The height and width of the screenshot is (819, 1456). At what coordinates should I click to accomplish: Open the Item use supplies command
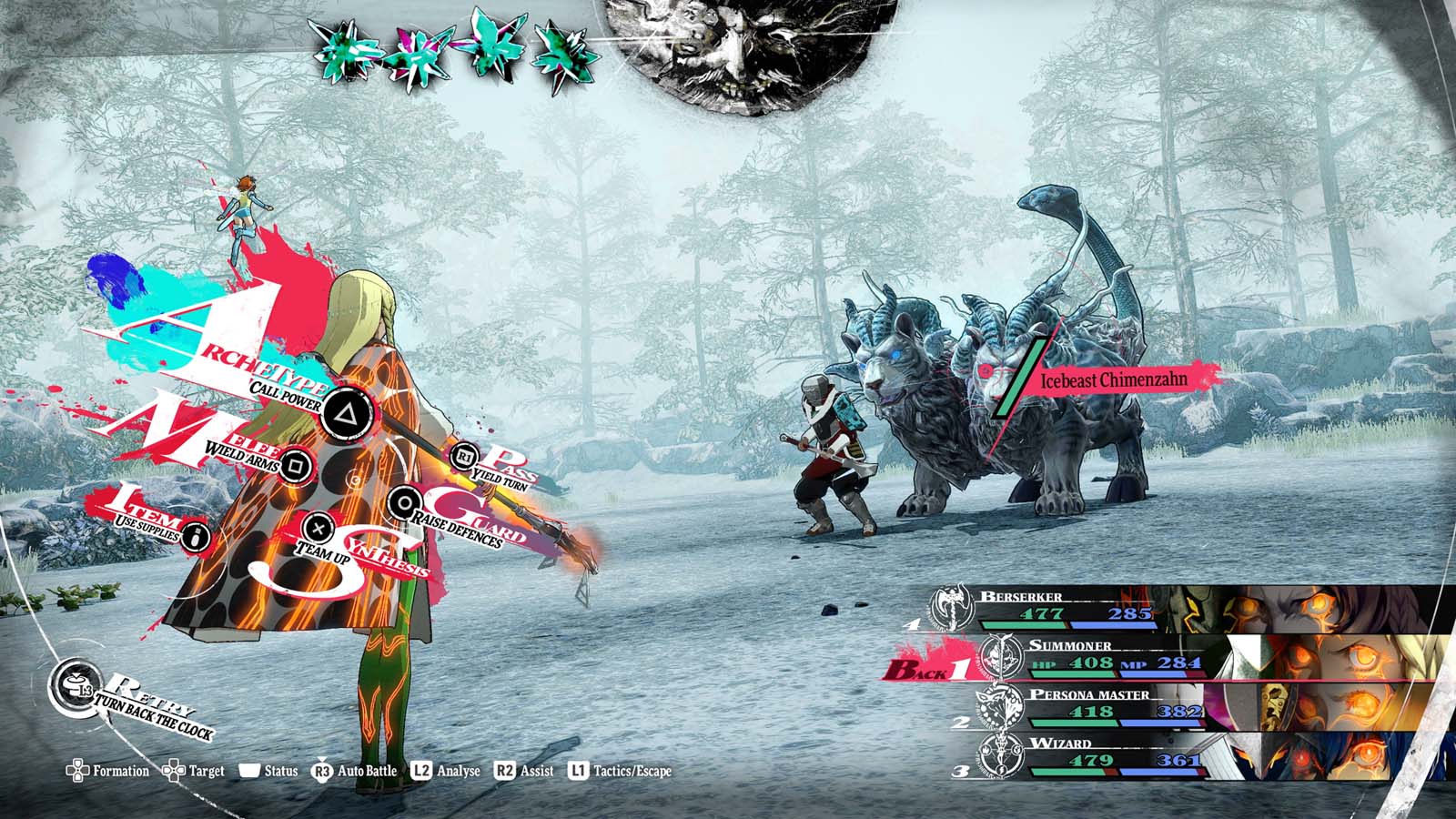coord(195,537)
